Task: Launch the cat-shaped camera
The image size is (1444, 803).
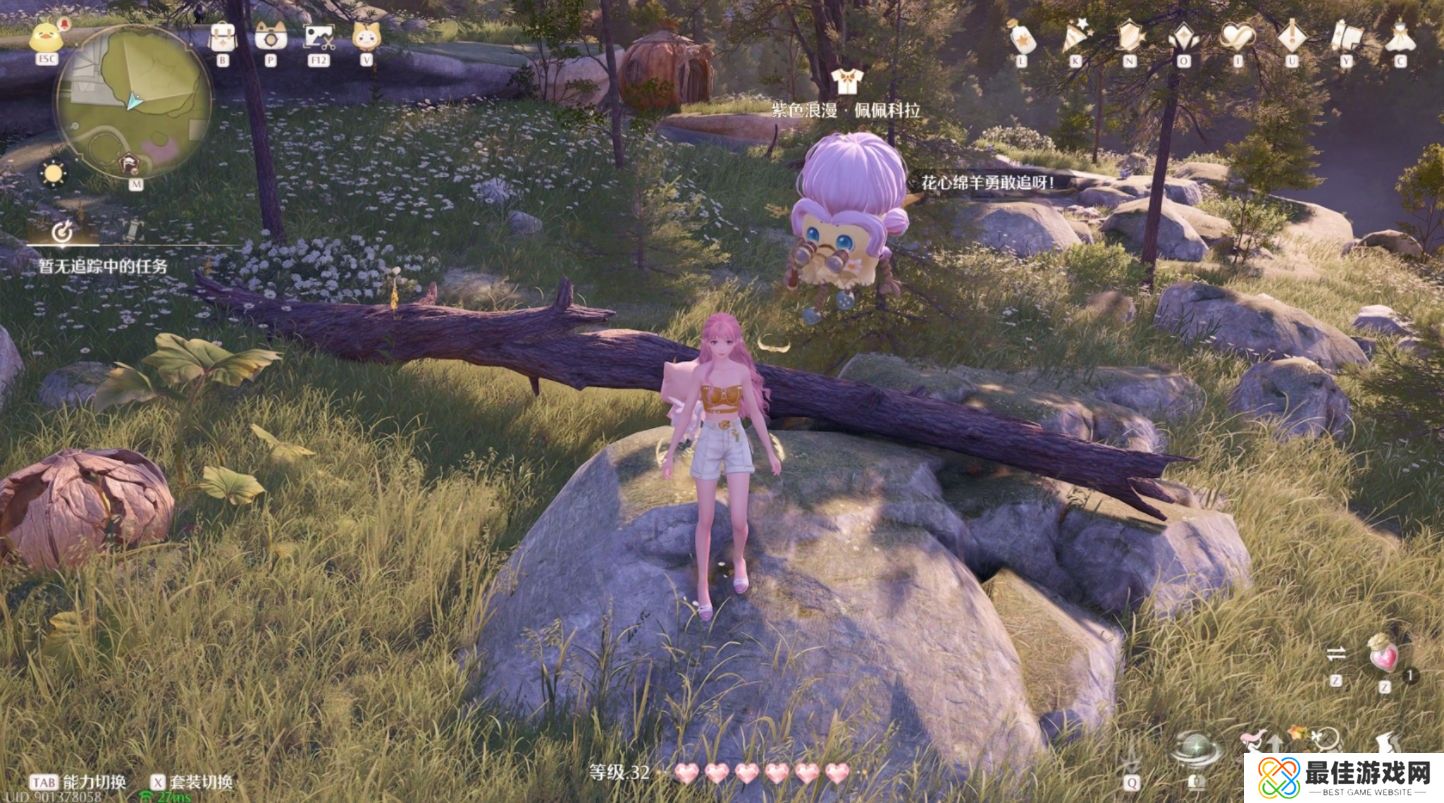Action: [270, 37]
